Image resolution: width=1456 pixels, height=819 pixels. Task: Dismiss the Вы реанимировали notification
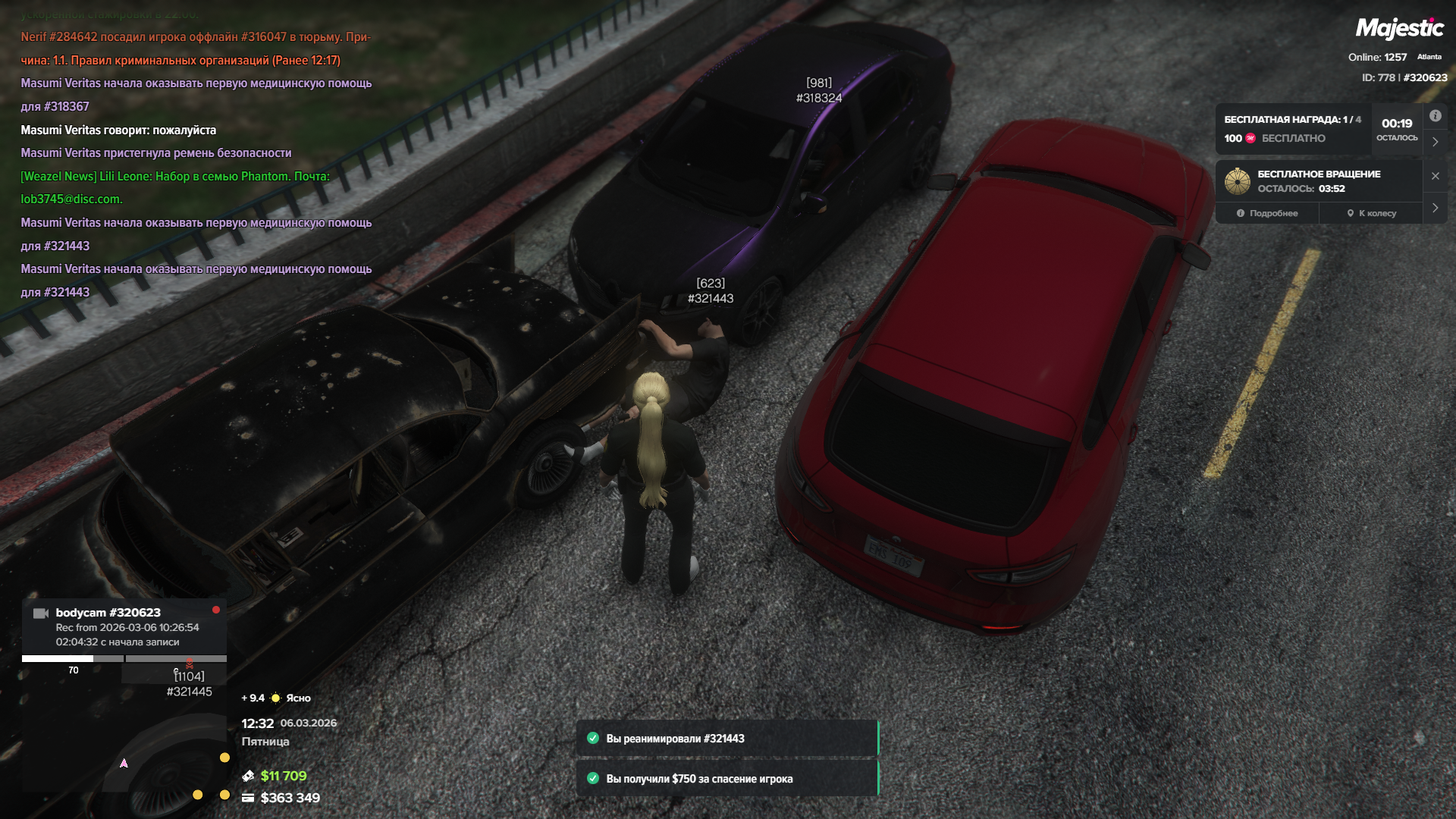pos(726,739)
